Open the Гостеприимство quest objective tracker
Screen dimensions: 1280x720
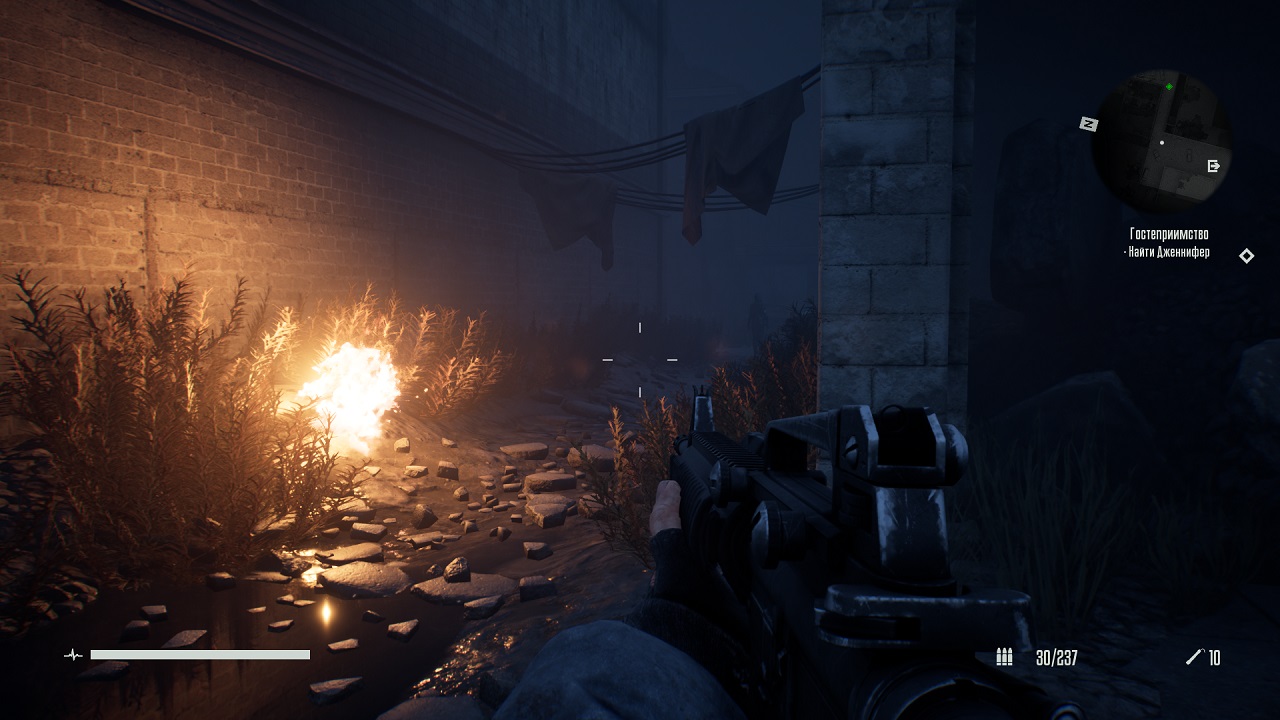click(1169, 243)
